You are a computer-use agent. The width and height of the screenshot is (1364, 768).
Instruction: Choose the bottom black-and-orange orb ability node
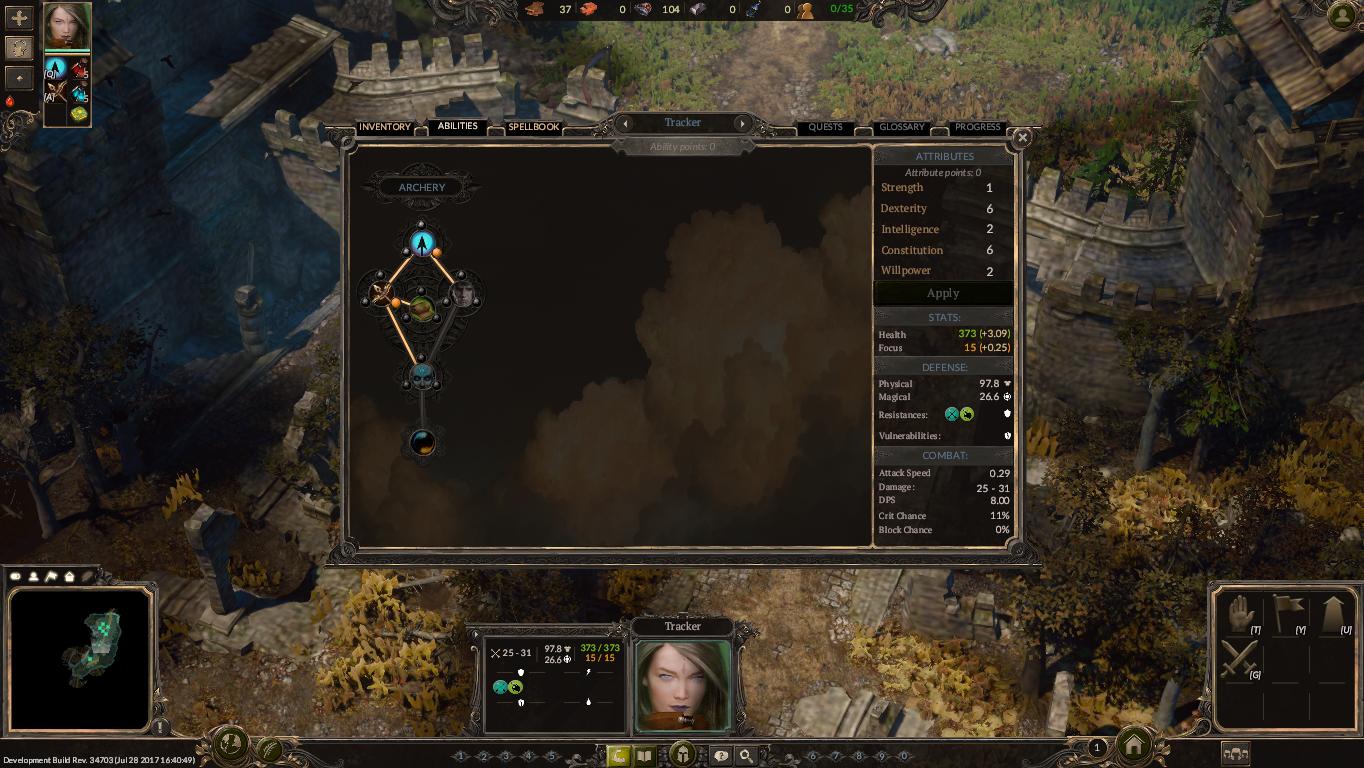(422, 442)
